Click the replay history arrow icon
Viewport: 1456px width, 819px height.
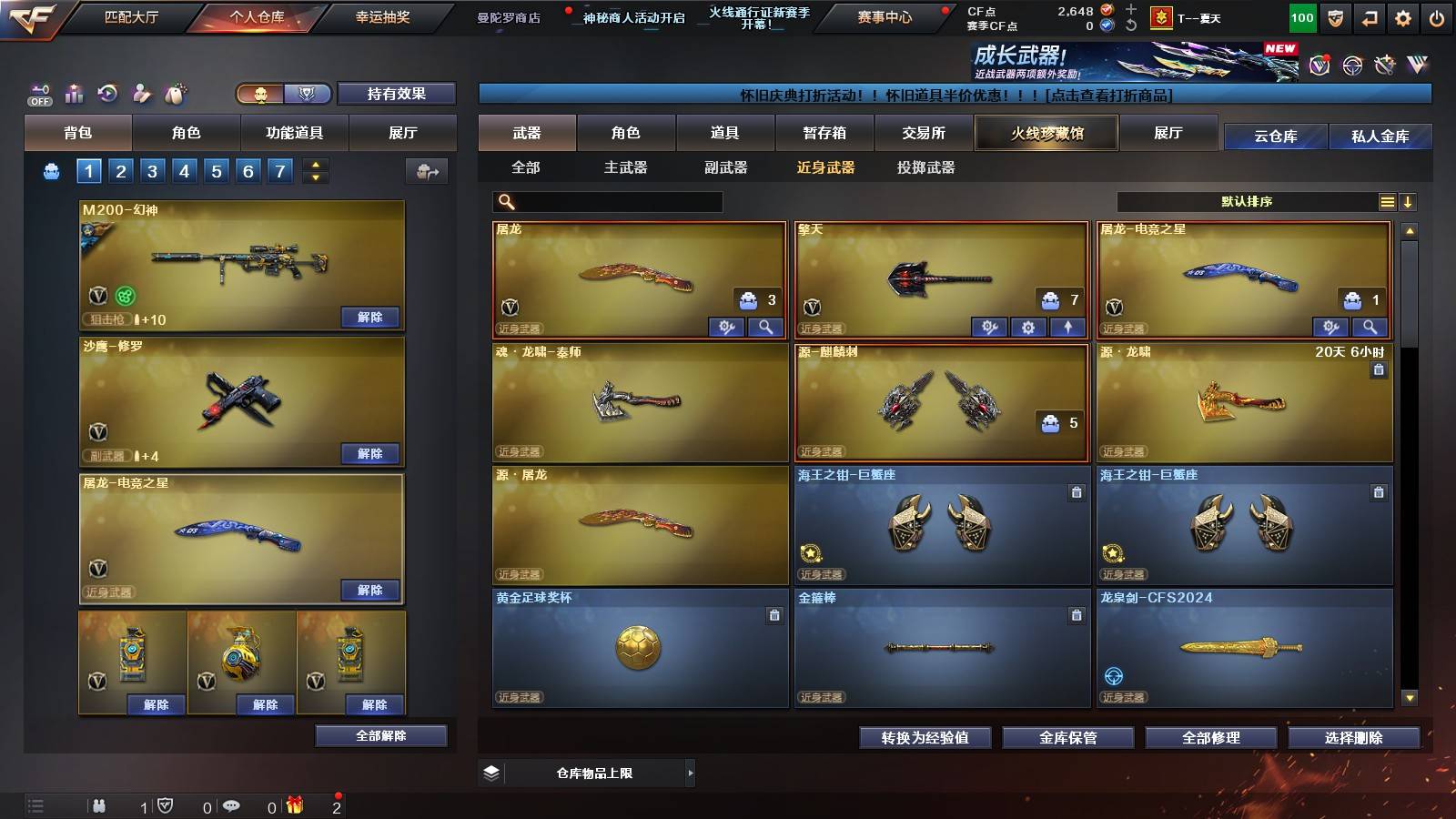pyautogui.click(x=106, y=92)
